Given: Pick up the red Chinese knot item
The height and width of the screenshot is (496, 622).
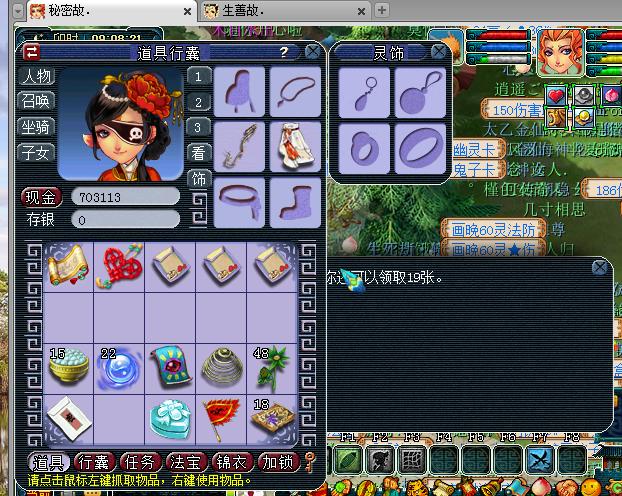Looking at the screenshot, I should pos(118,264).
